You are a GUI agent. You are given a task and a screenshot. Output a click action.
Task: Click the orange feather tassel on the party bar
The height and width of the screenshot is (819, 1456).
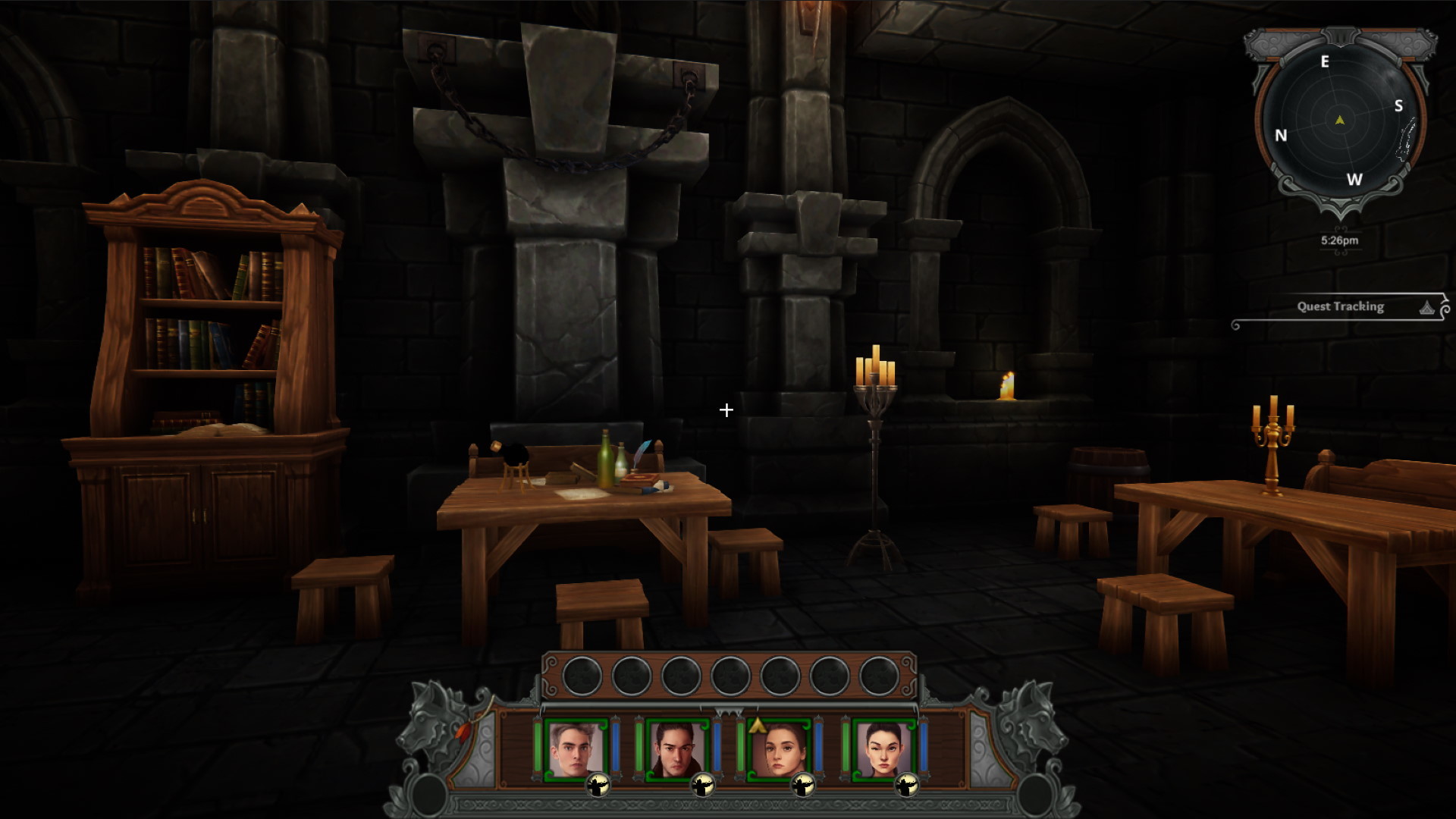click(x=462, y=732)
